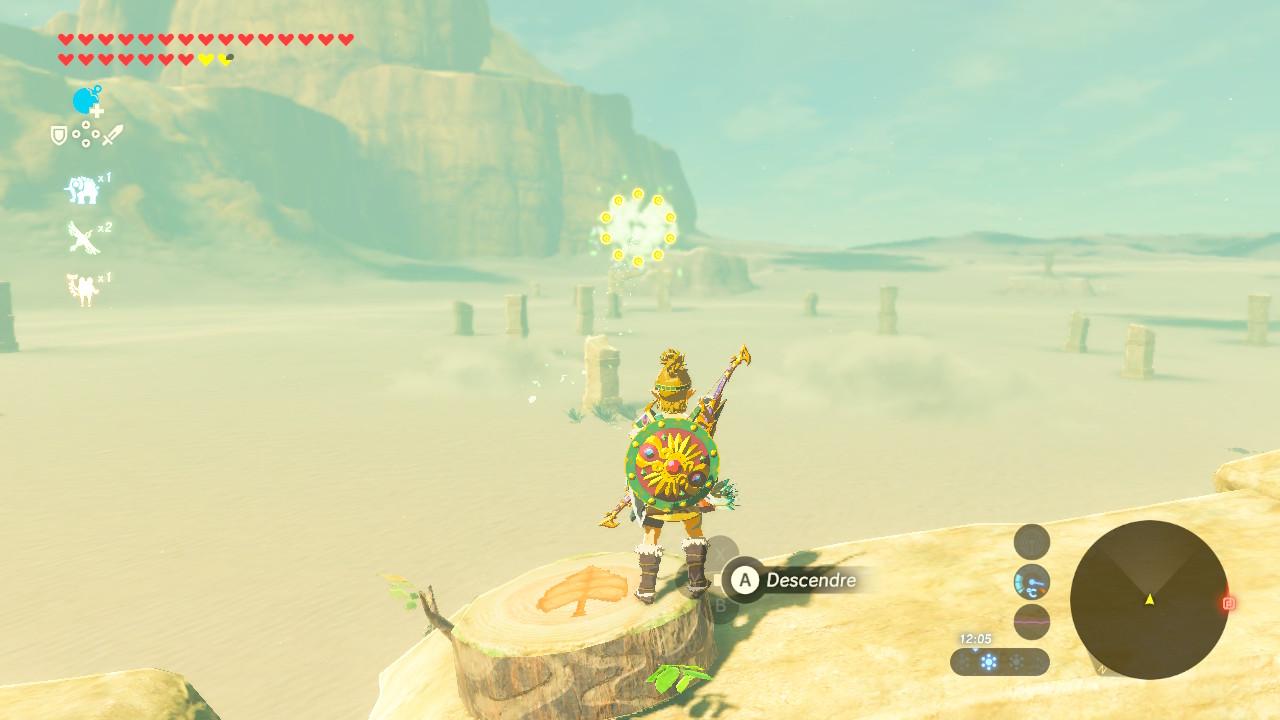Activate the elephant Mipha's Grace ability
The image size is (1280, 720).
(82, 189)
